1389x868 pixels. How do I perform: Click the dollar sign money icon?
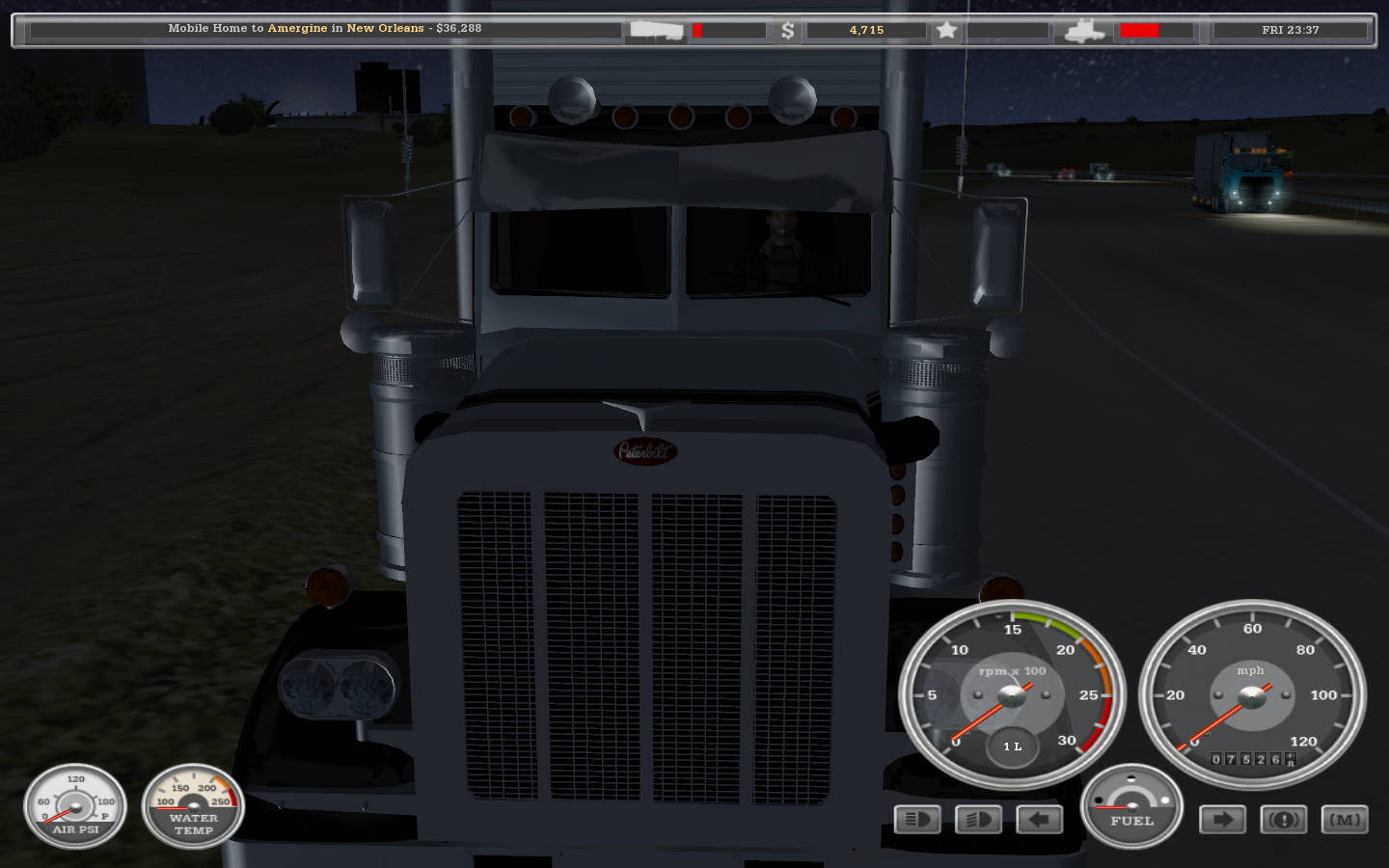tap(789, 30)
